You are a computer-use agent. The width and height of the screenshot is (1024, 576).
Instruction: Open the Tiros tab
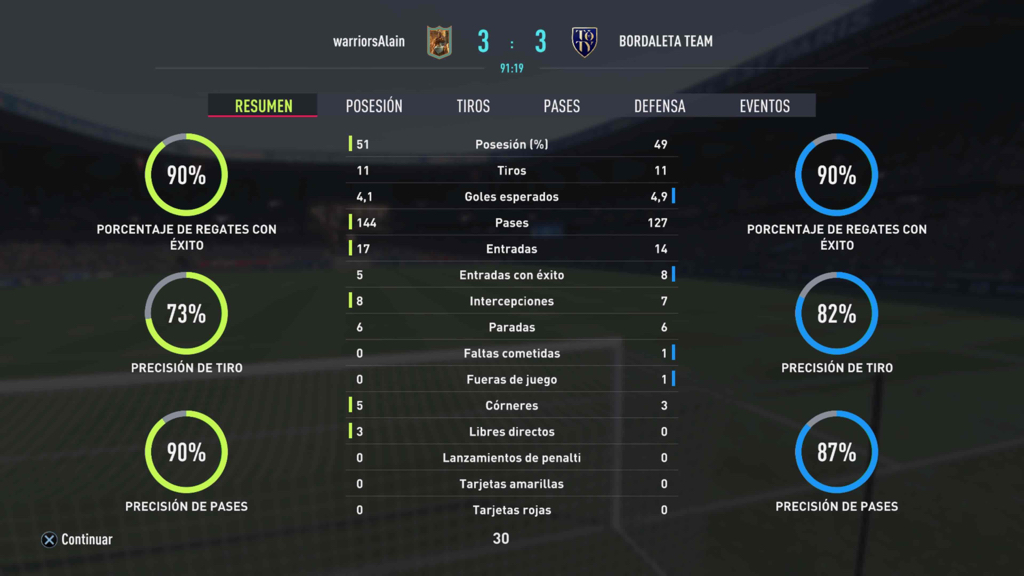473,106
